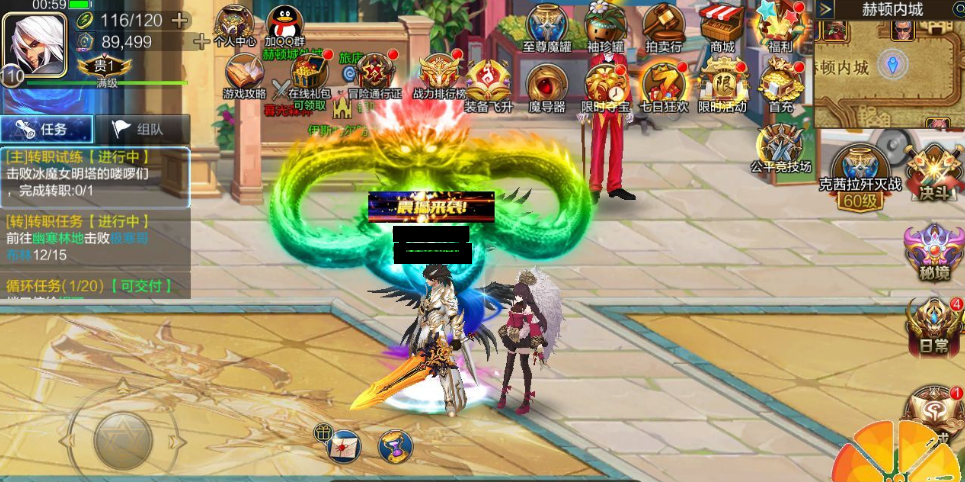
Task: Enter 公平竞技场 fair arena
Action: [x=783, y=146]
